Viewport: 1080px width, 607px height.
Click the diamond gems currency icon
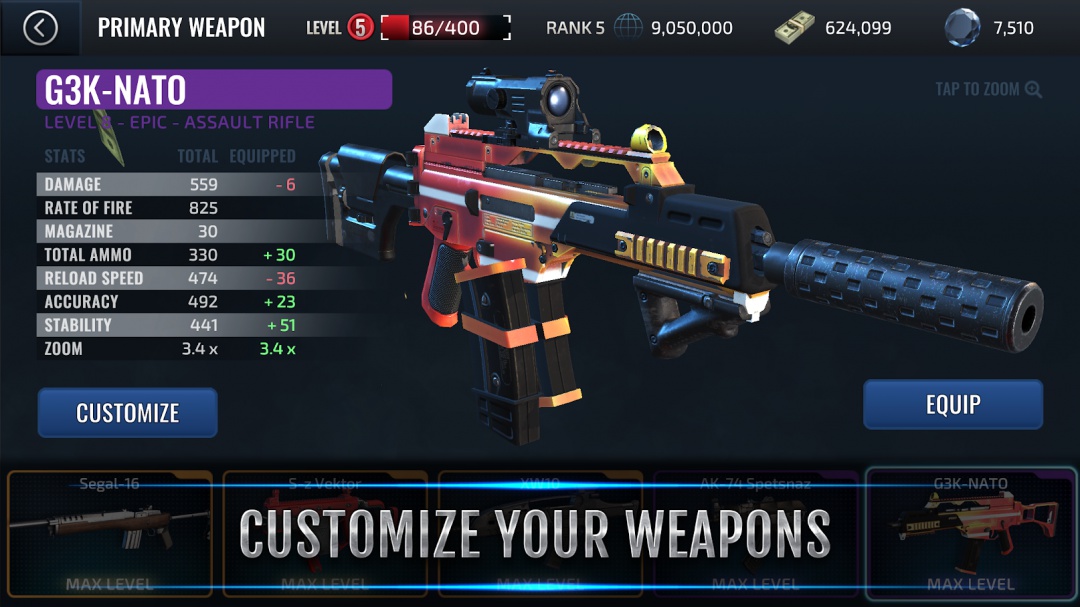click(x=962, y=28)
